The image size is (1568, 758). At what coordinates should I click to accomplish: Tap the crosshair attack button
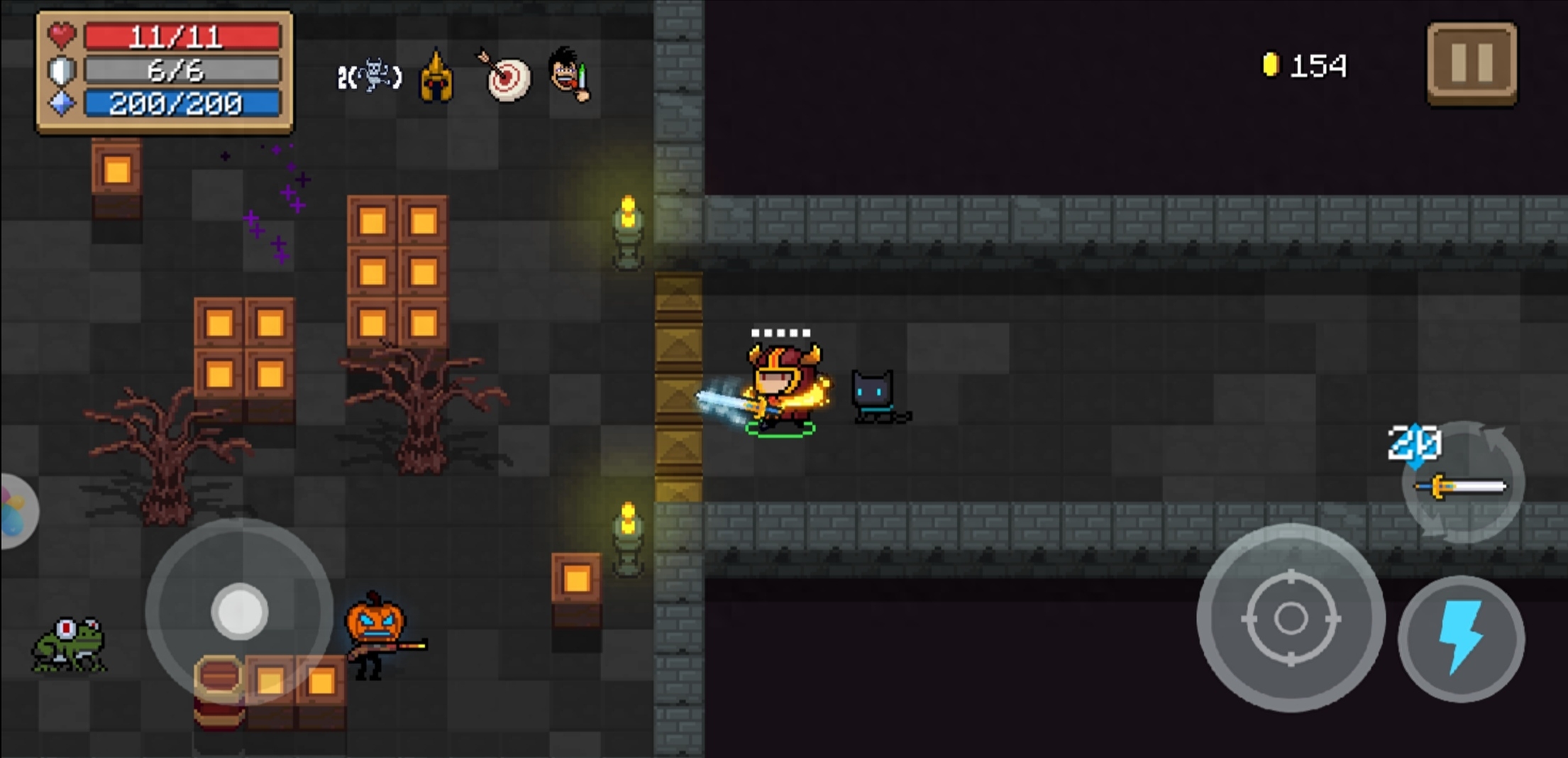(x=1291, y=617)
